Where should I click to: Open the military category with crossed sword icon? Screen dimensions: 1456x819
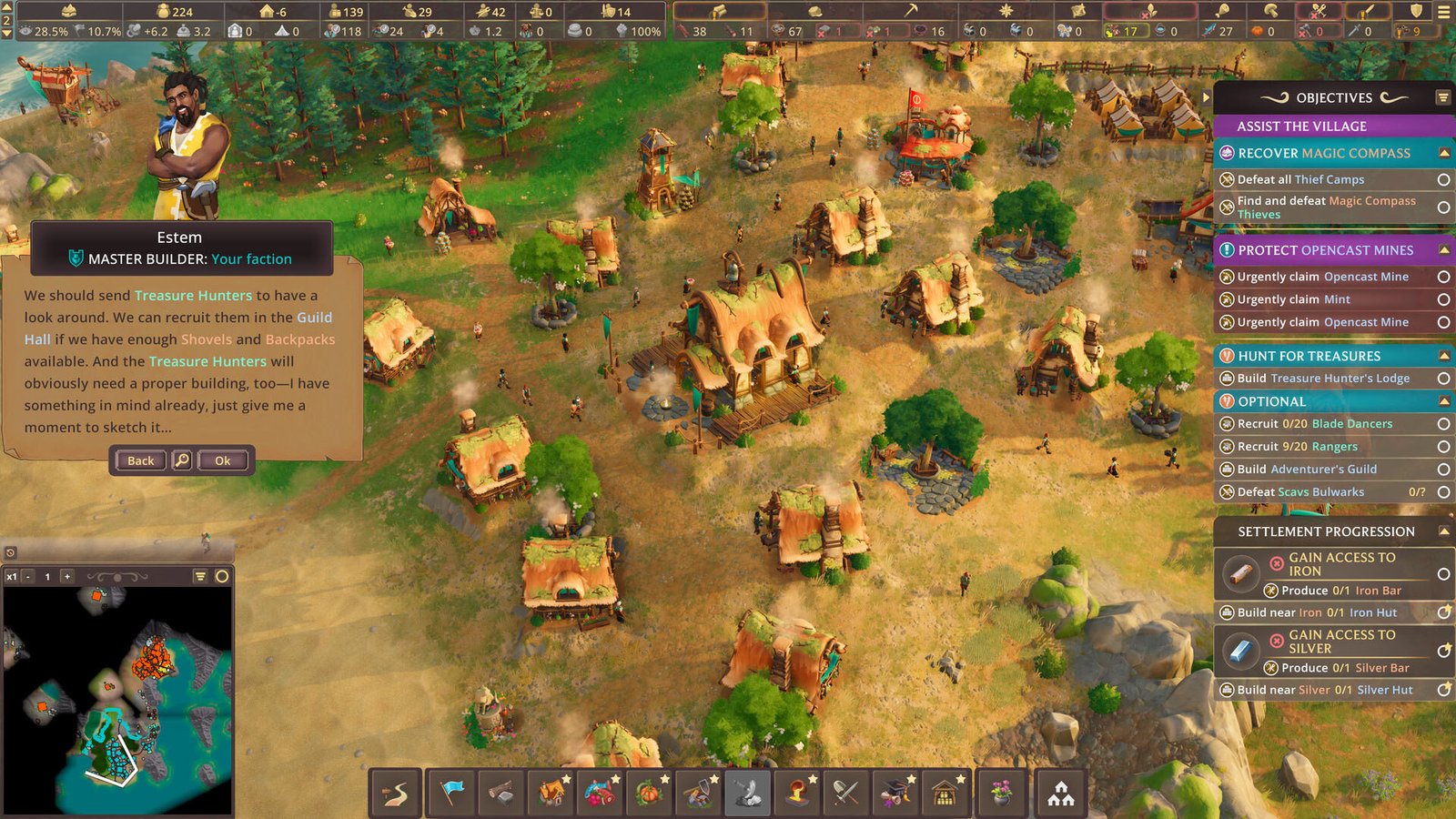click(845, 793)
